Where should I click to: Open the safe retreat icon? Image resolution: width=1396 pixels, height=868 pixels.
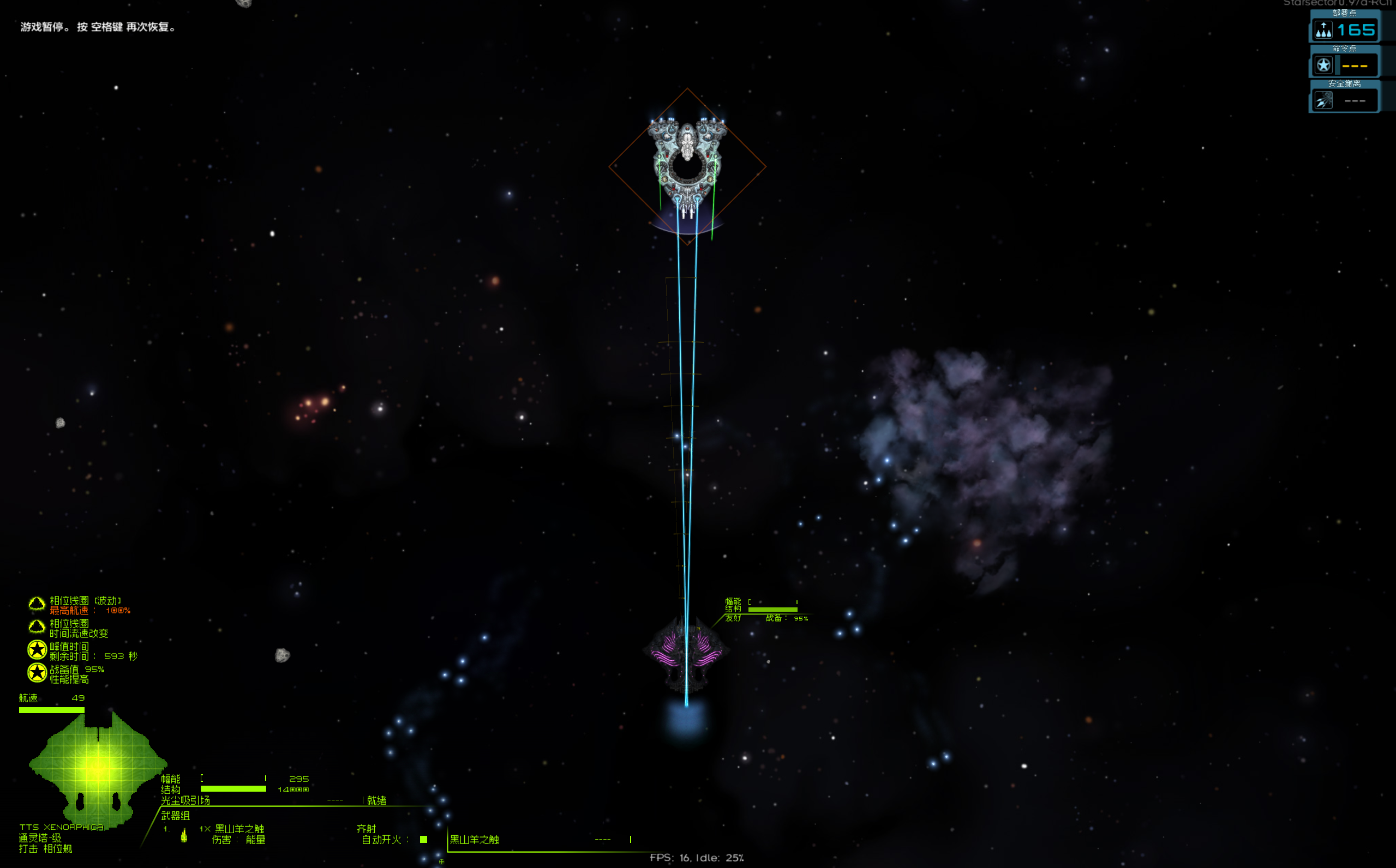pos(1323,100)
